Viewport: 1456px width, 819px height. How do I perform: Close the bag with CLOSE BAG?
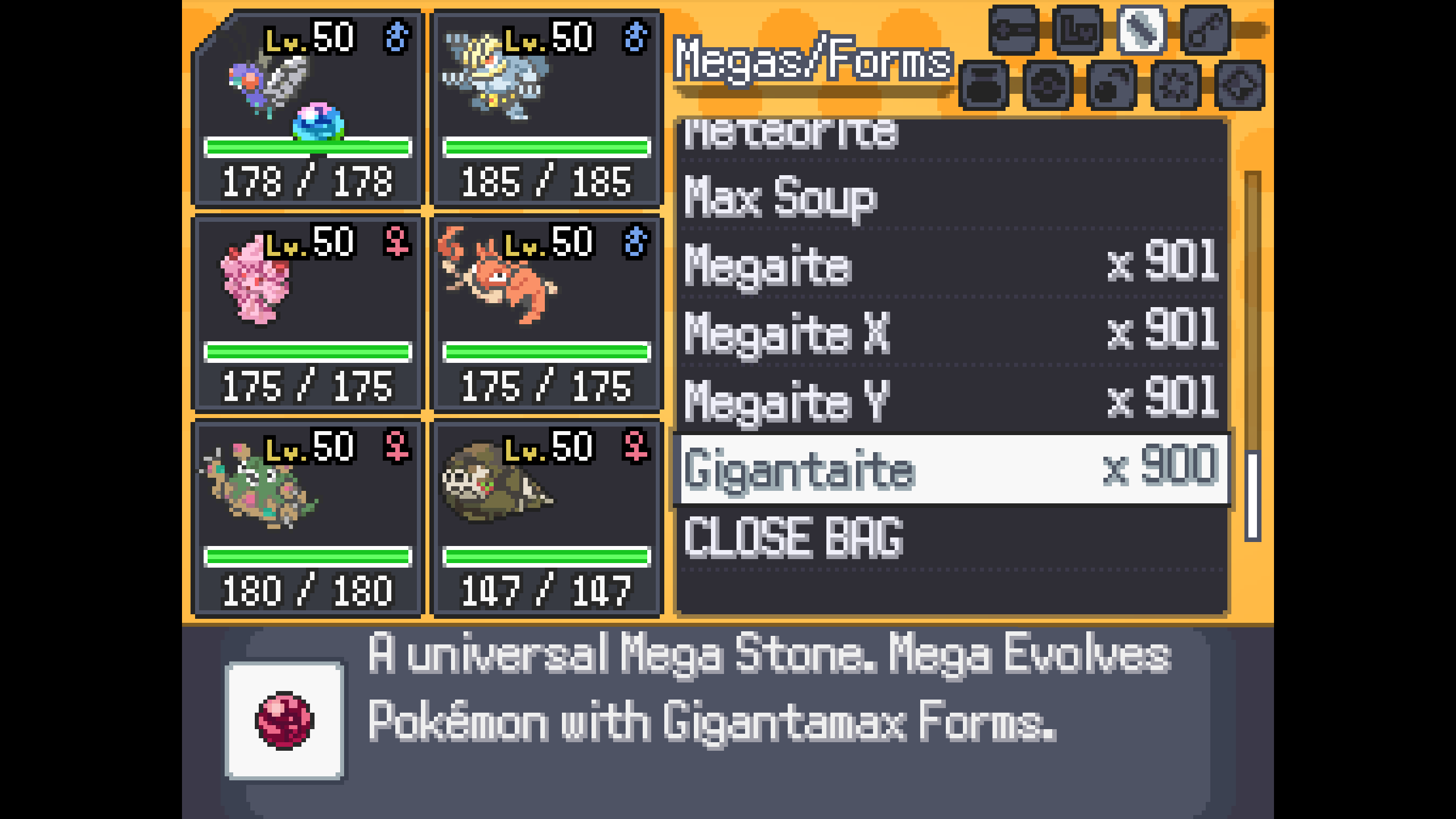tap(950, 537)
